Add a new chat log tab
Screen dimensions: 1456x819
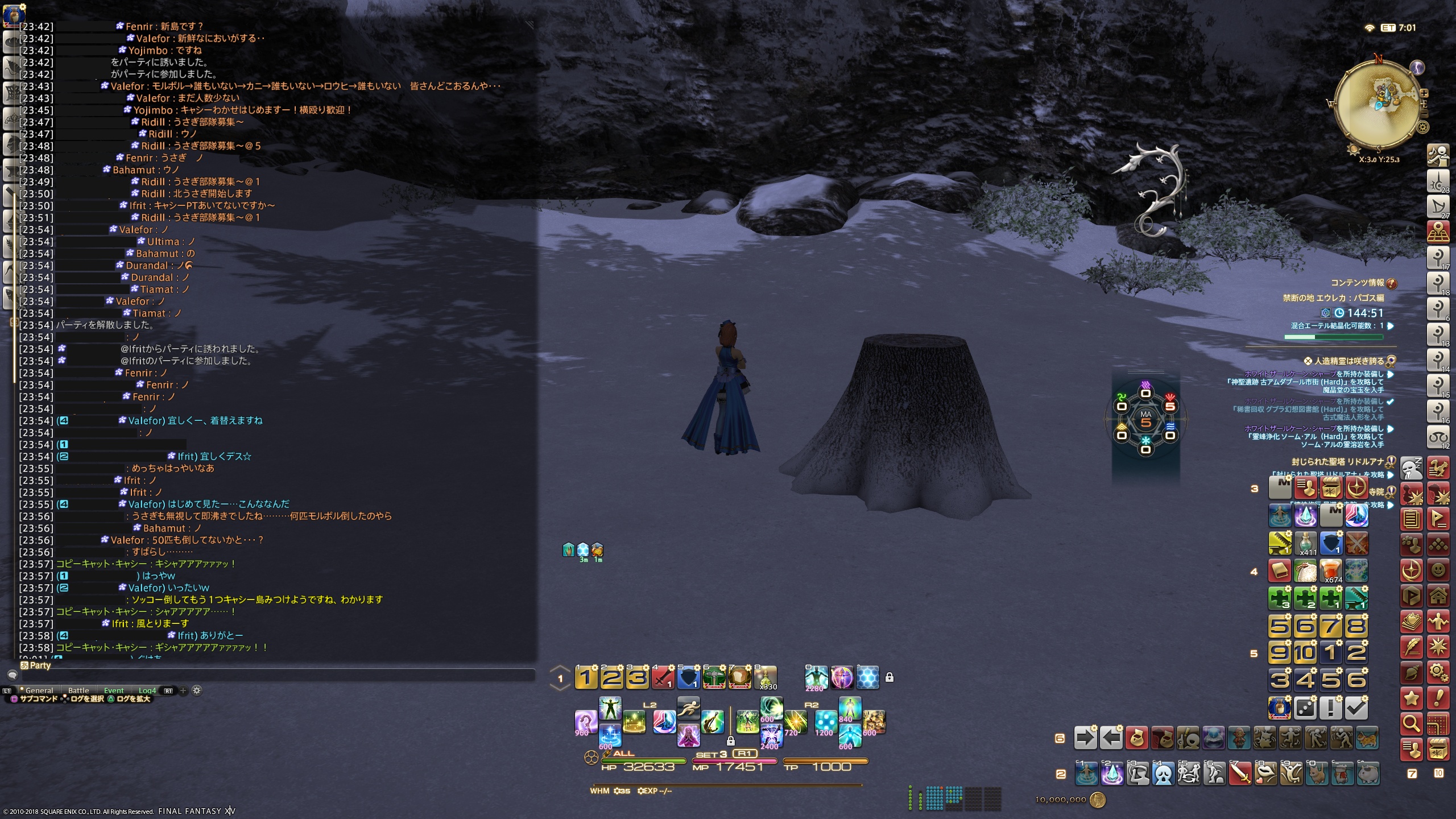tap(183, 690)
